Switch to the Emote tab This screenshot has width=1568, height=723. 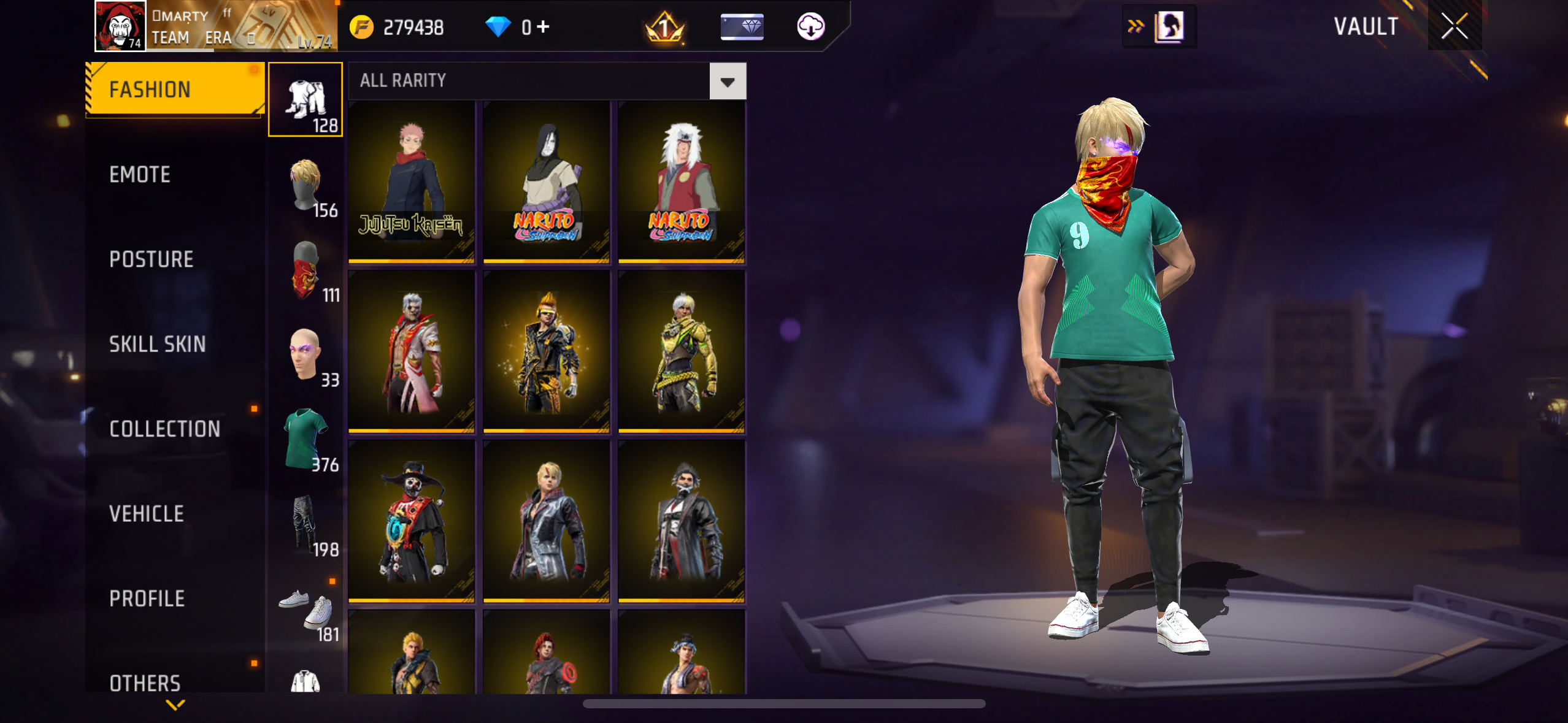click(x=140, y=175)
